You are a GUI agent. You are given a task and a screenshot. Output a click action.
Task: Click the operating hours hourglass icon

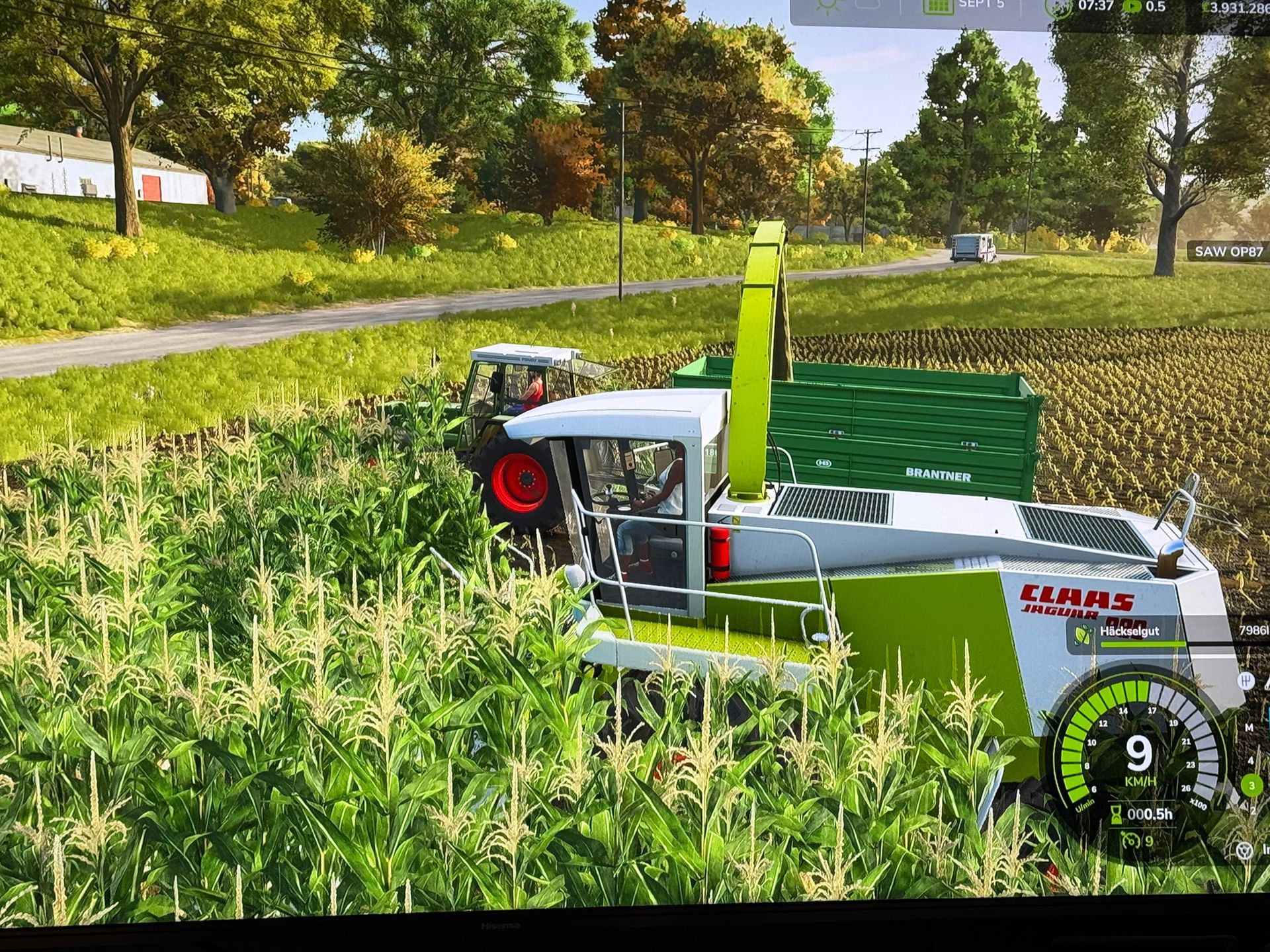[x=1116, y=814]
